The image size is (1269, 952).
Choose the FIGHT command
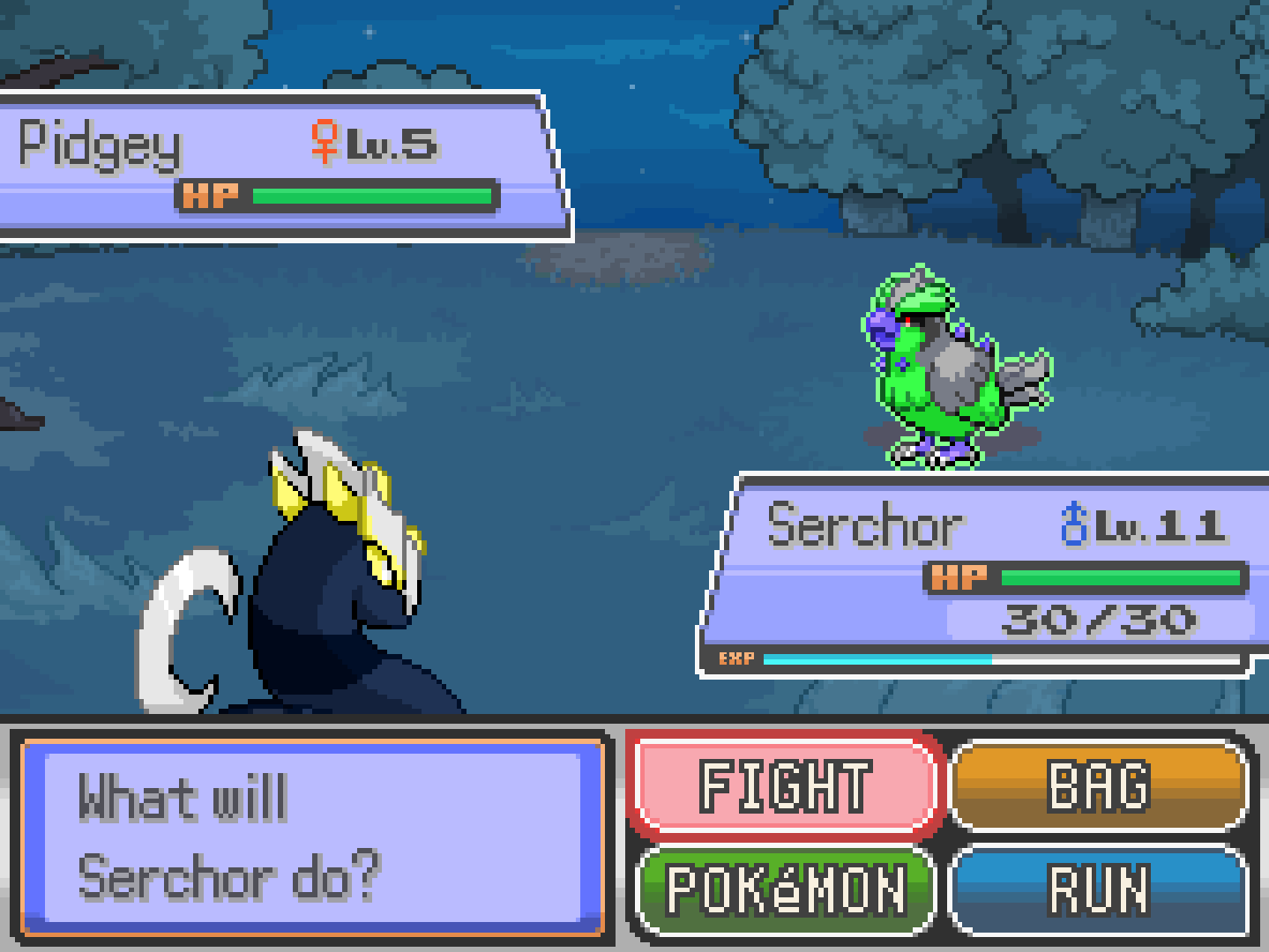click(x=785, y=785)
